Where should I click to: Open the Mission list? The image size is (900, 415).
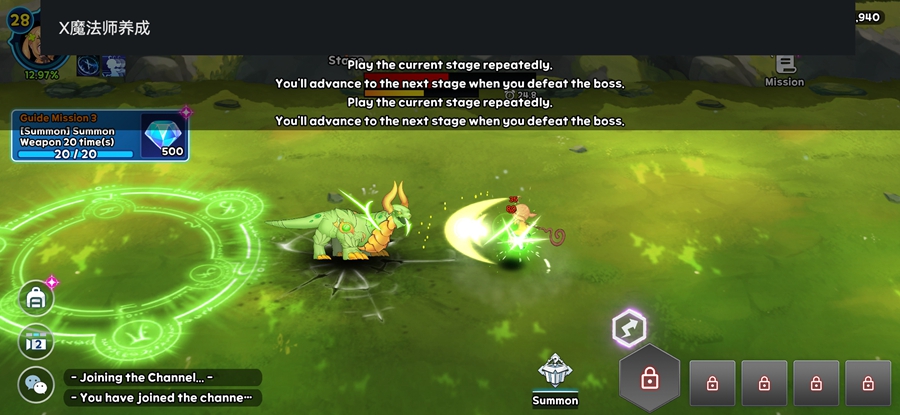point(784,70)
